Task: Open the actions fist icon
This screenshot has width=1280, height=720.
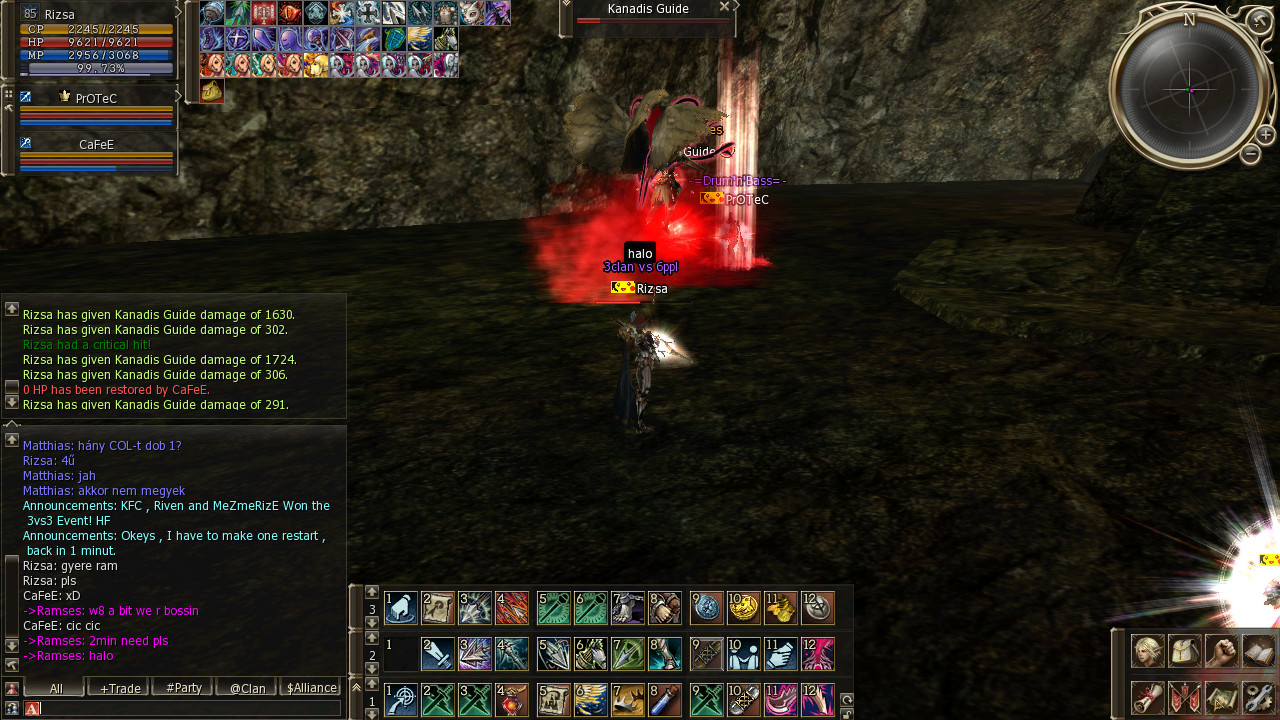Action: coord(1221,651)
